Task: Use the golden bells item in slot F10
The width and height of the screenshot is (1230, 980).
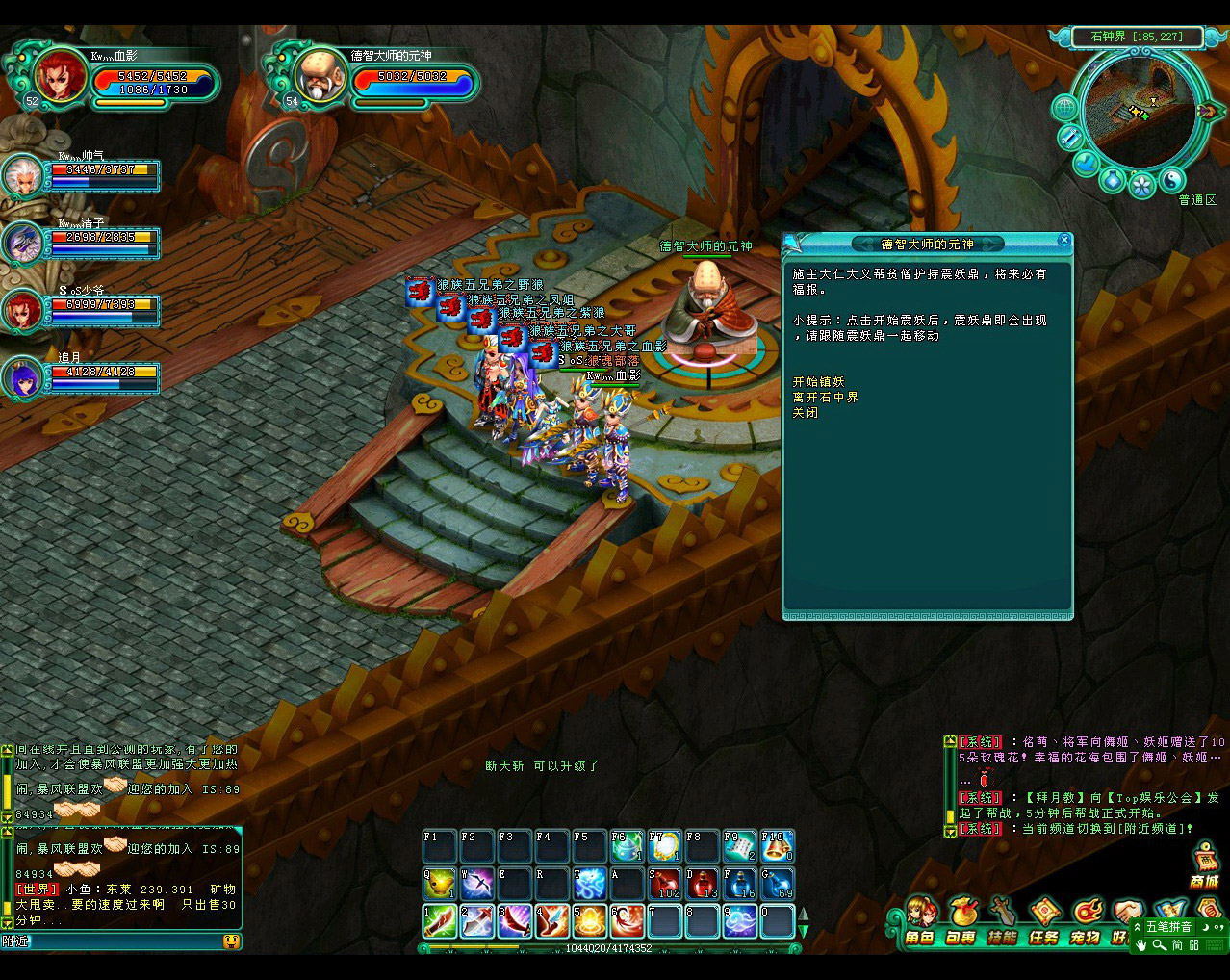Action: [x=778, y=846]
